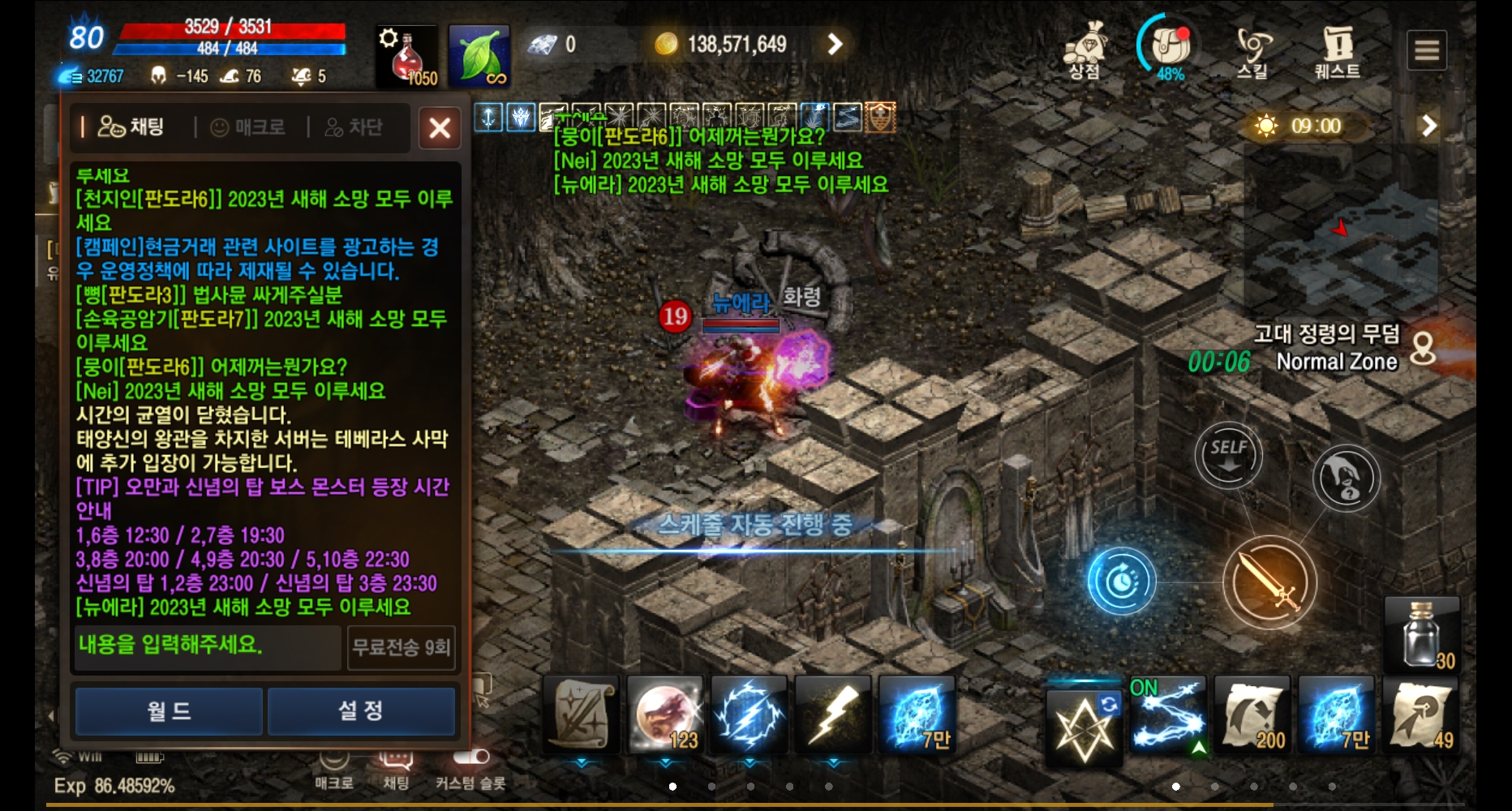Select the 채팅 tab

[132, 127]
